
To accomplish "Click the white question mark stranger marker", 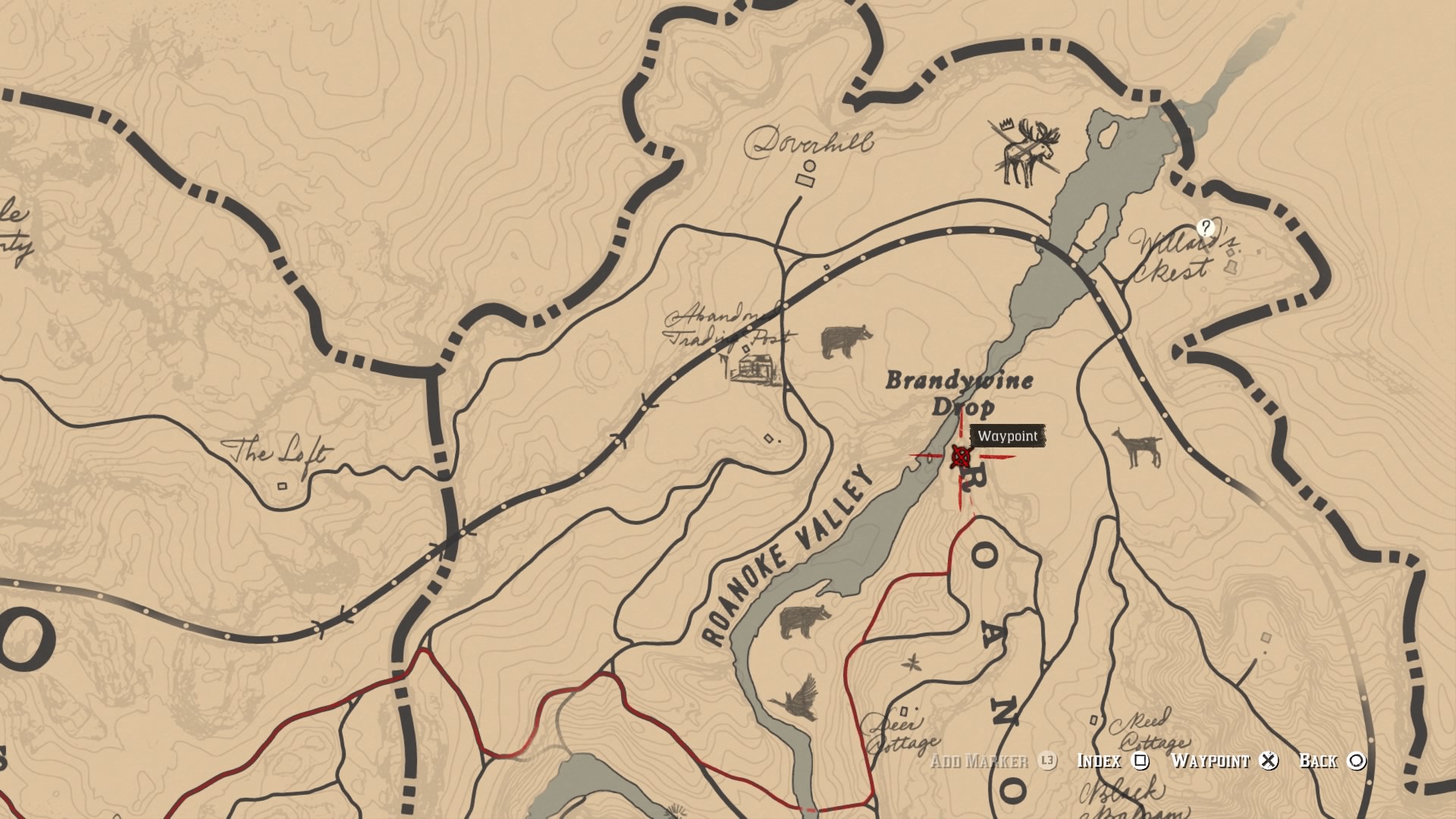I will pos(1205,227).
